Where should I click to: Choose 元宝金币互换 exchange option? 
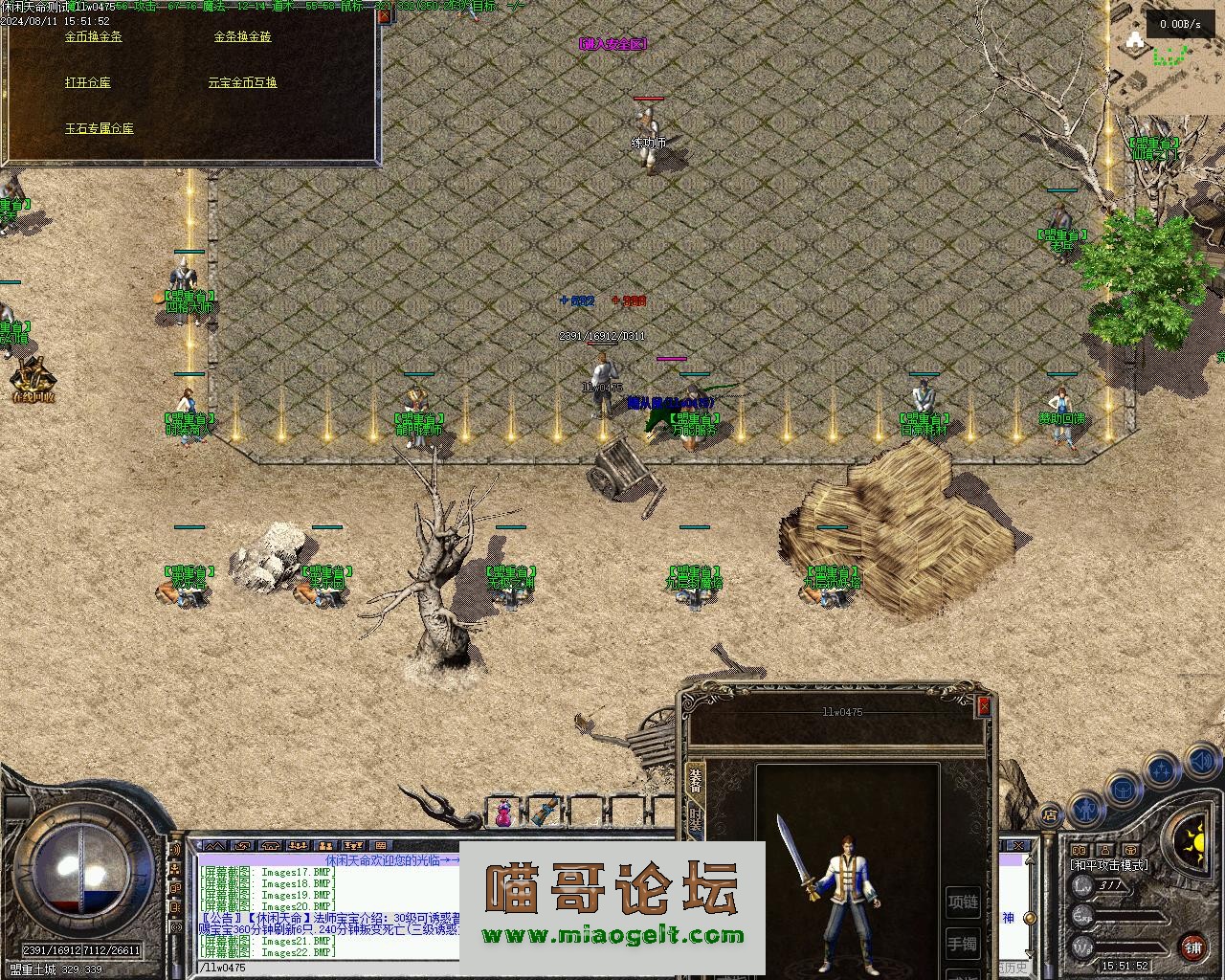click(242, 82)
